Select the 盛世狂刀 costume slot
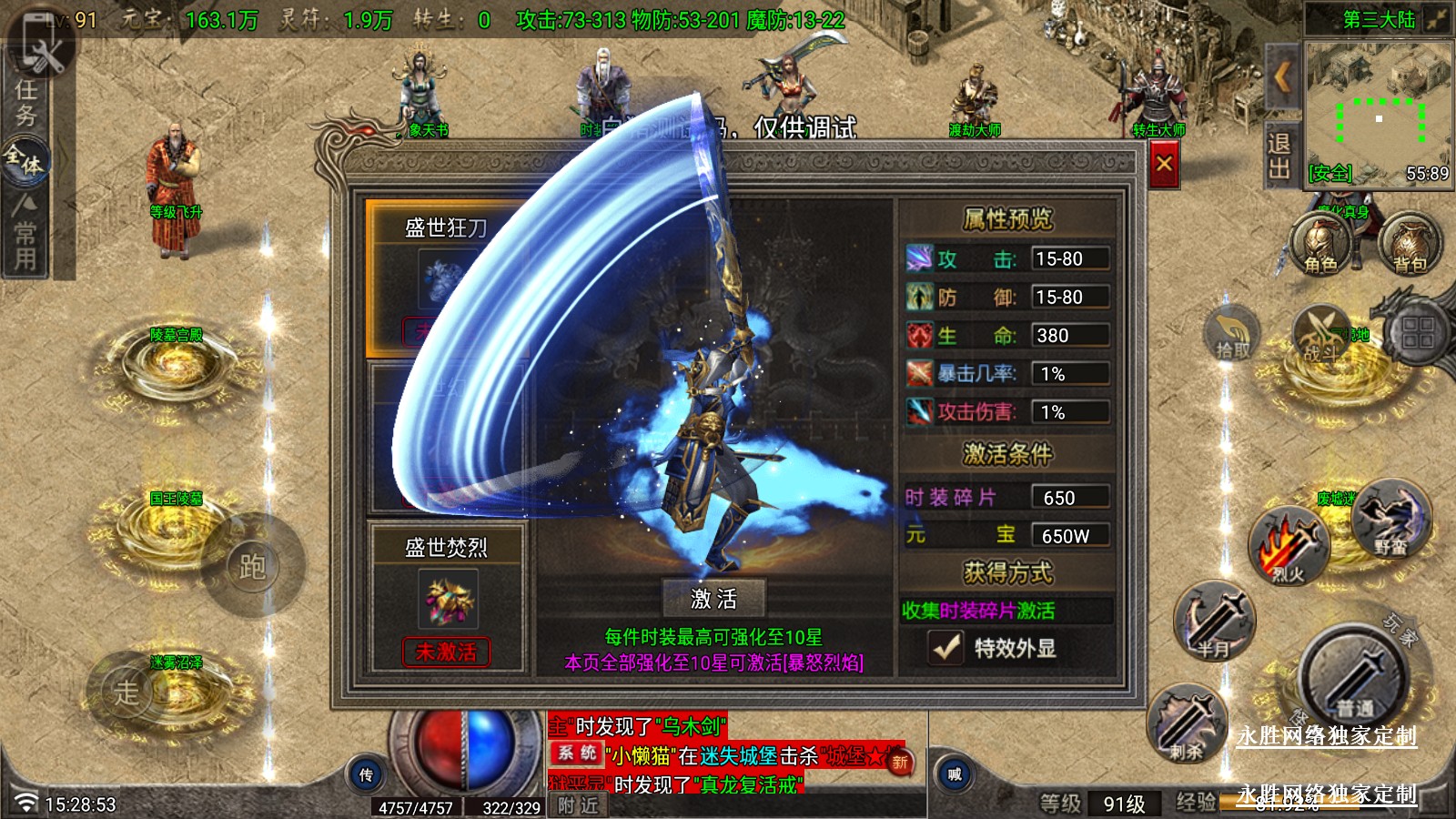Image resolution: width=1456 pixels, height=819 pixels. click(446, 273)
